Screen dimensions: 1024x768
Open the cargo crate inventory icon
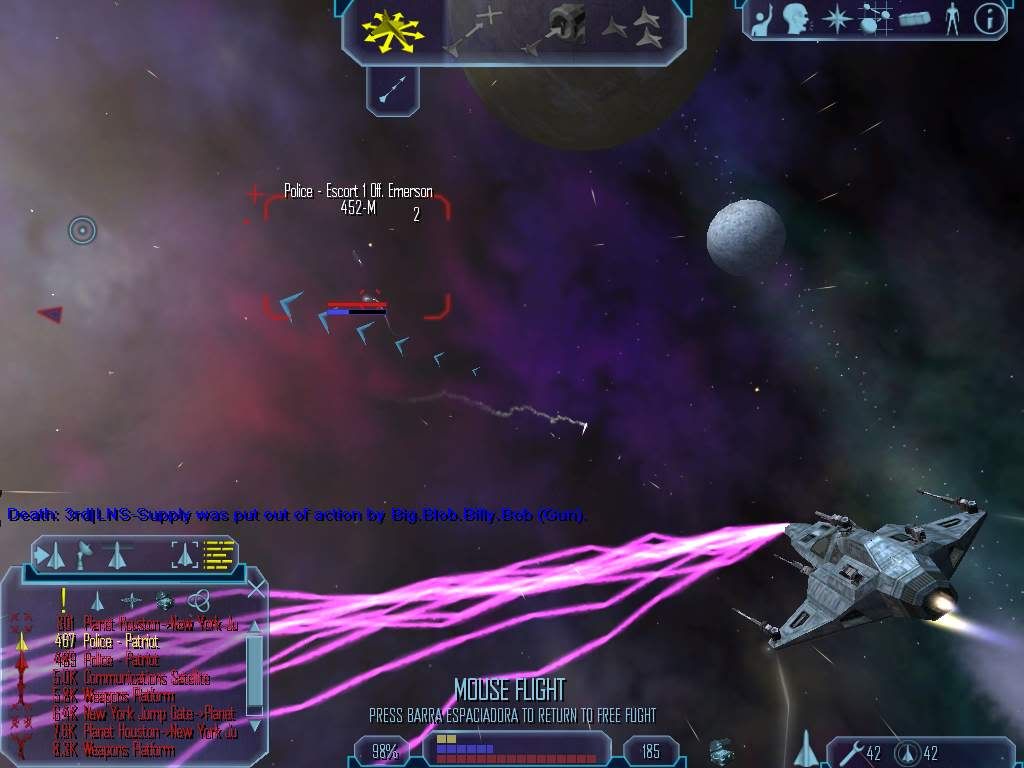point(914,18)
